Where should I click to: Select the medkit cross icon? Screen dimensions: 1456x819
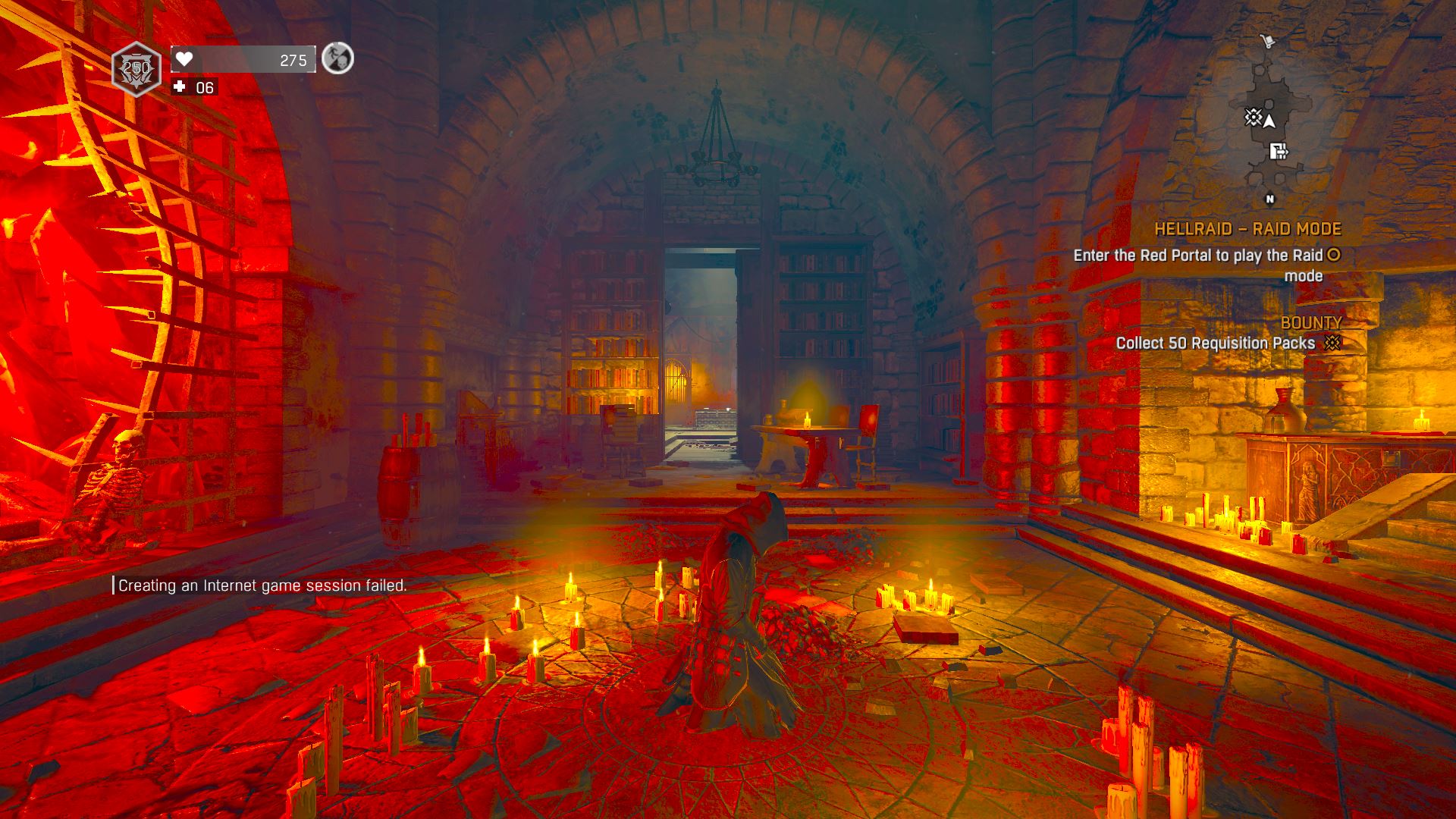tap(180, 87)
